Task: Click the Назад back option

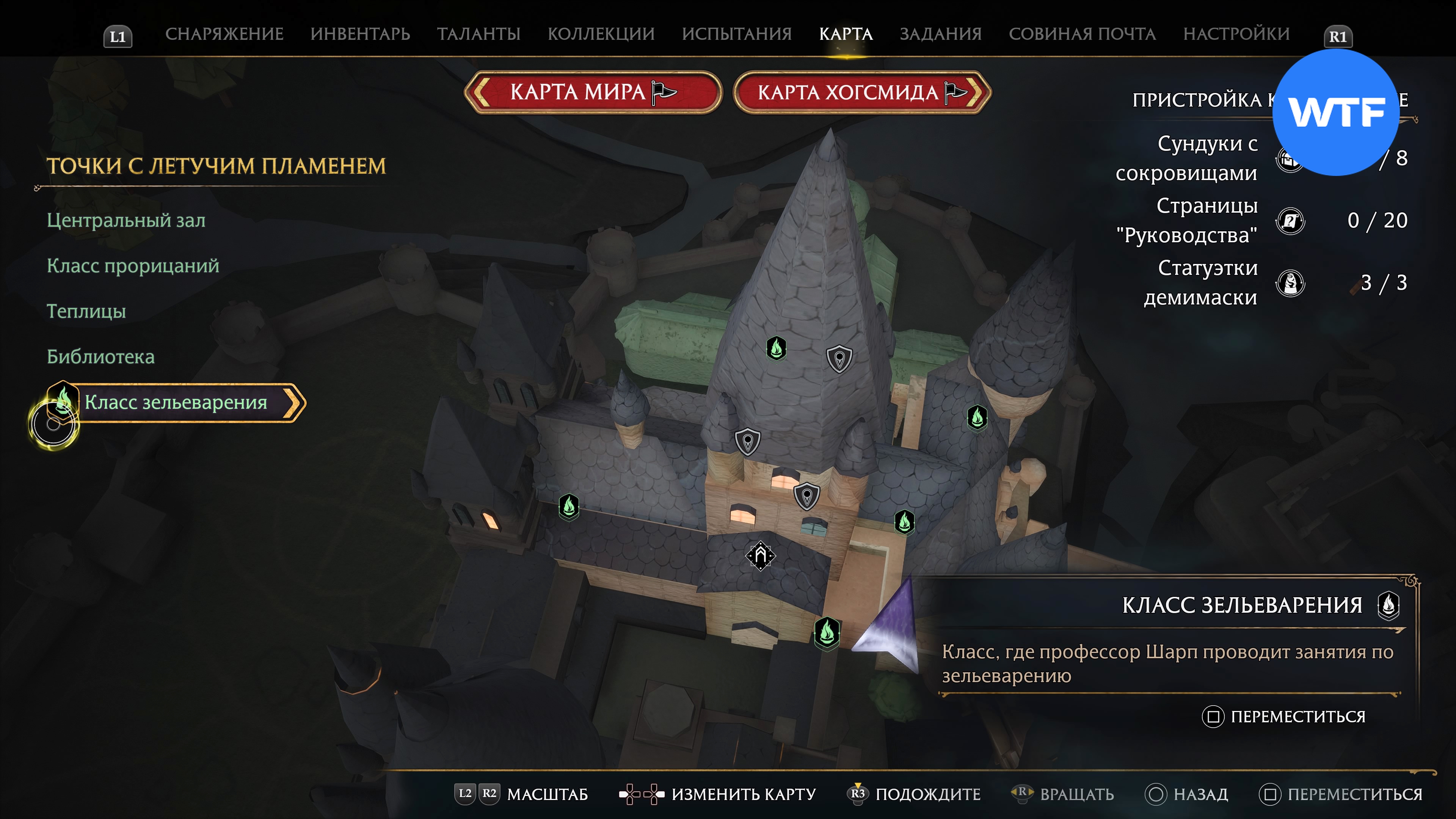Action: pos(1200,794)
